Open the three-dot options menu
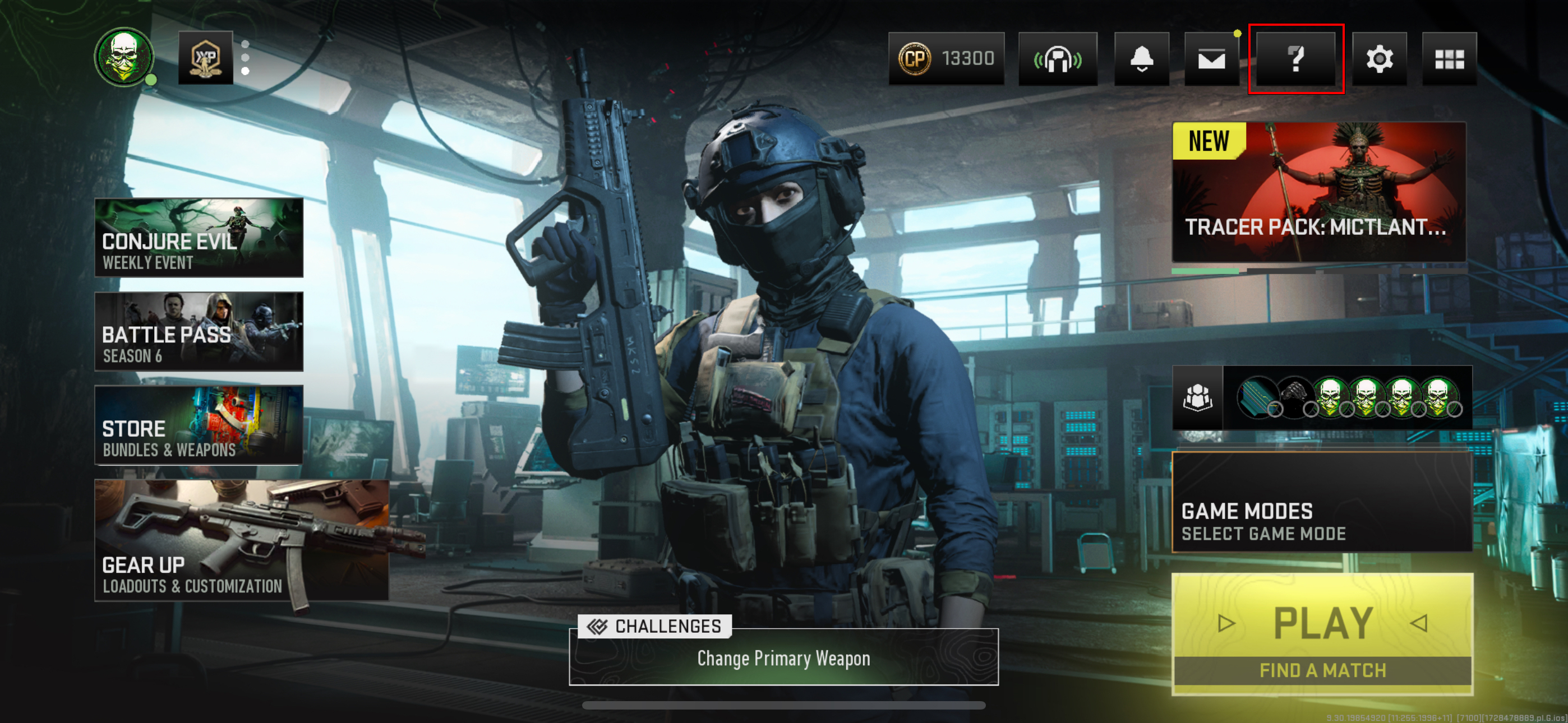 245,58
